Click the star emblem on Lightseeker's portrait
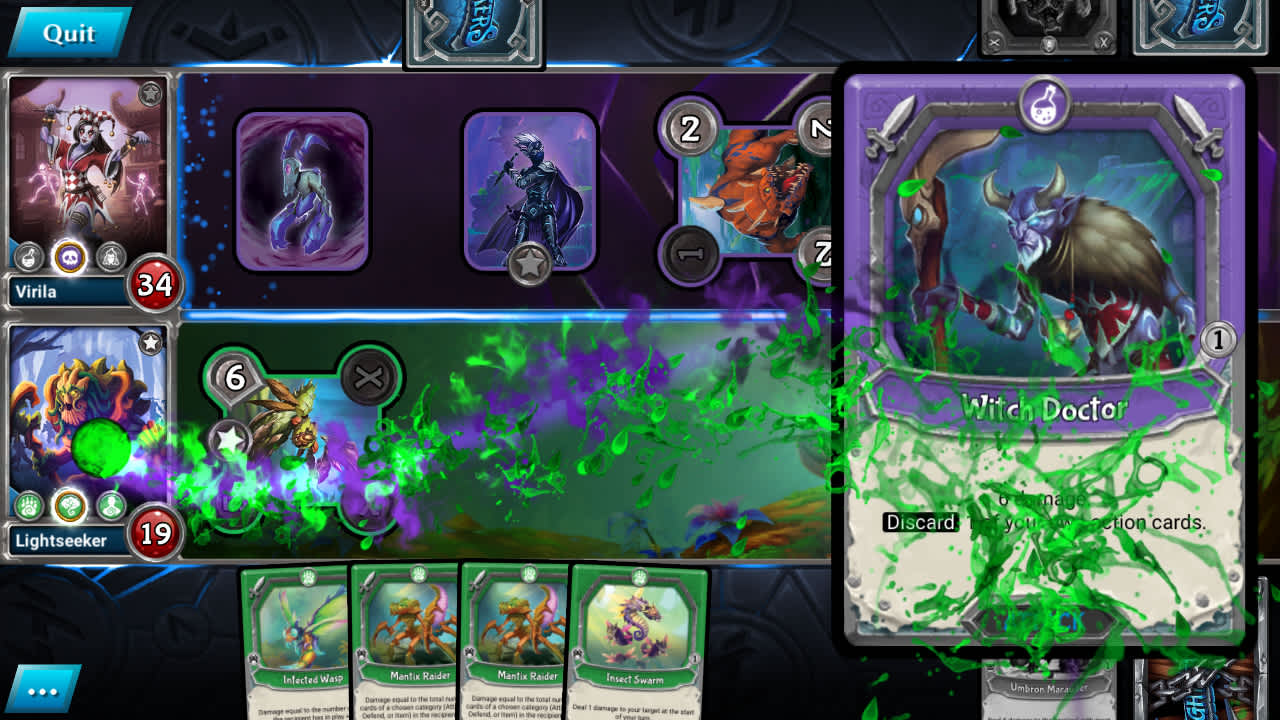Screen dimensions: 1280x720 click(x=152, y=342)
